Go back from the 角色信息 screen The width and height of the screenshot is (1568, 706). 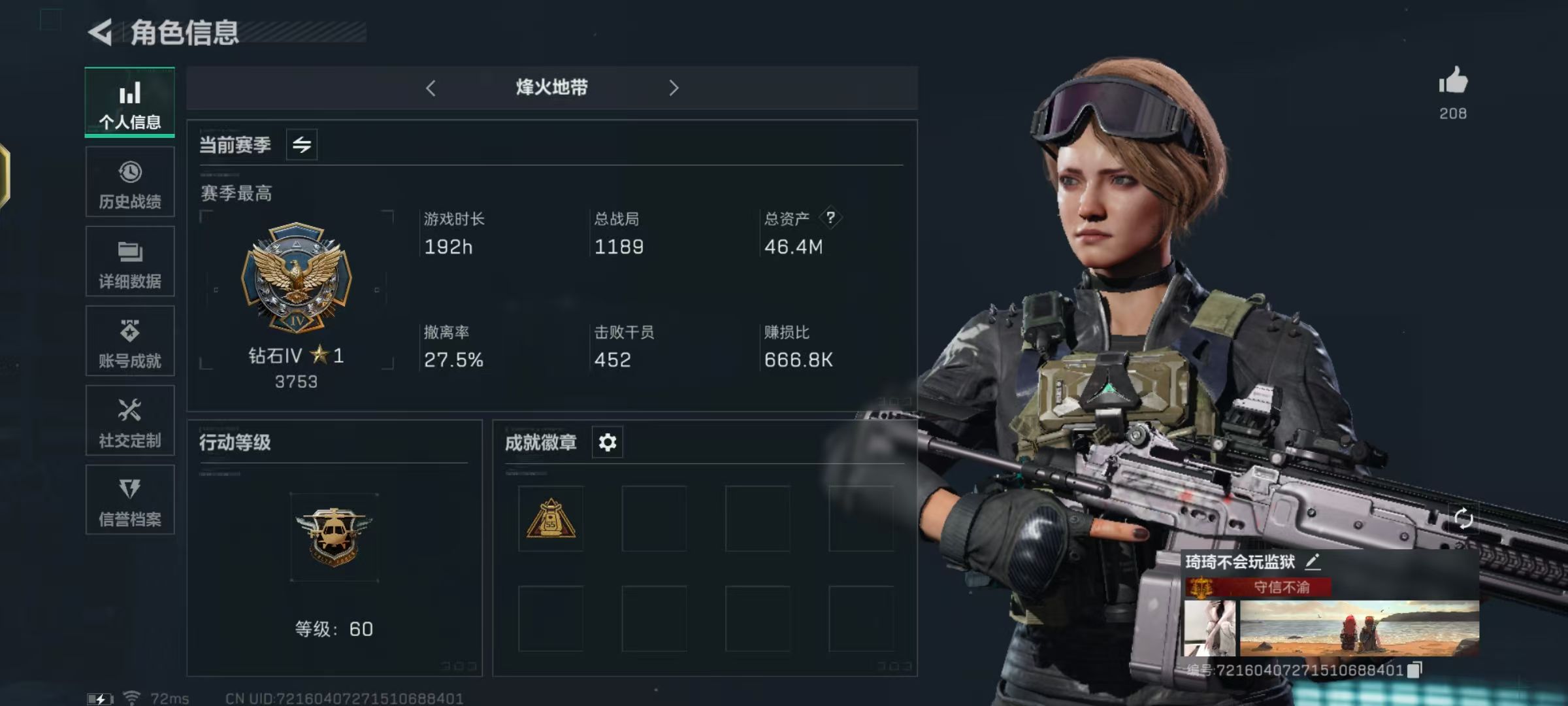[101, 32]
